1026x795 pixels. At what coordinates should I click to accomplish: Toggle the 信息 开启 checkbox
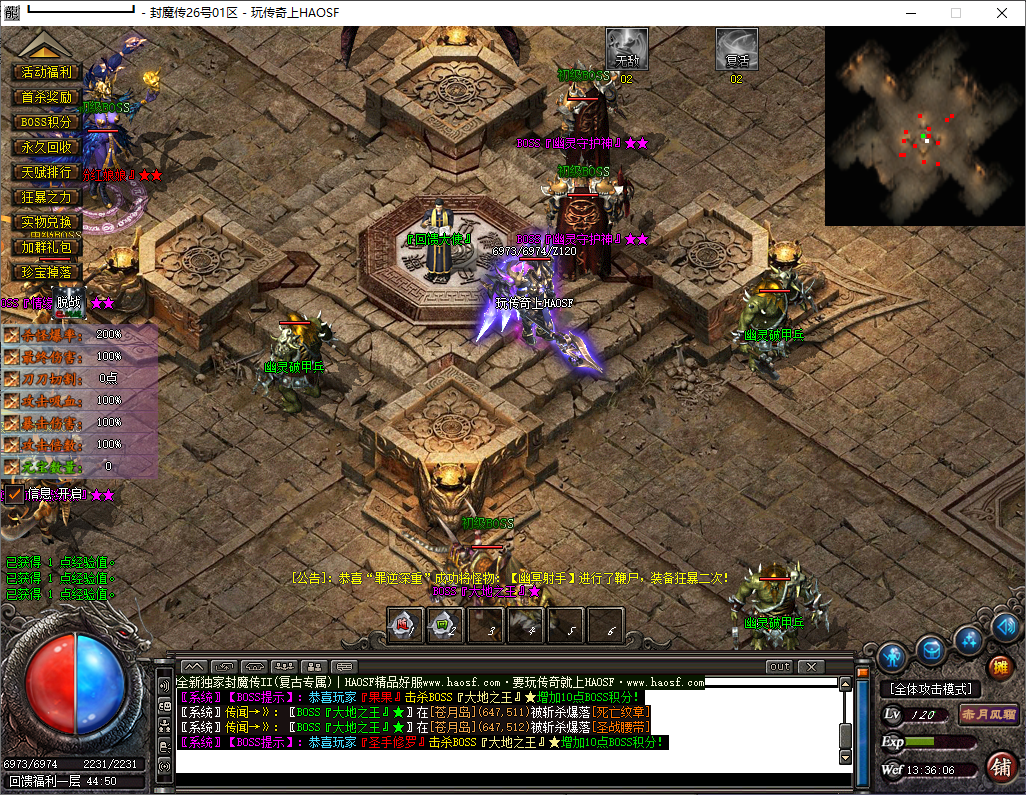pos(15,494)
